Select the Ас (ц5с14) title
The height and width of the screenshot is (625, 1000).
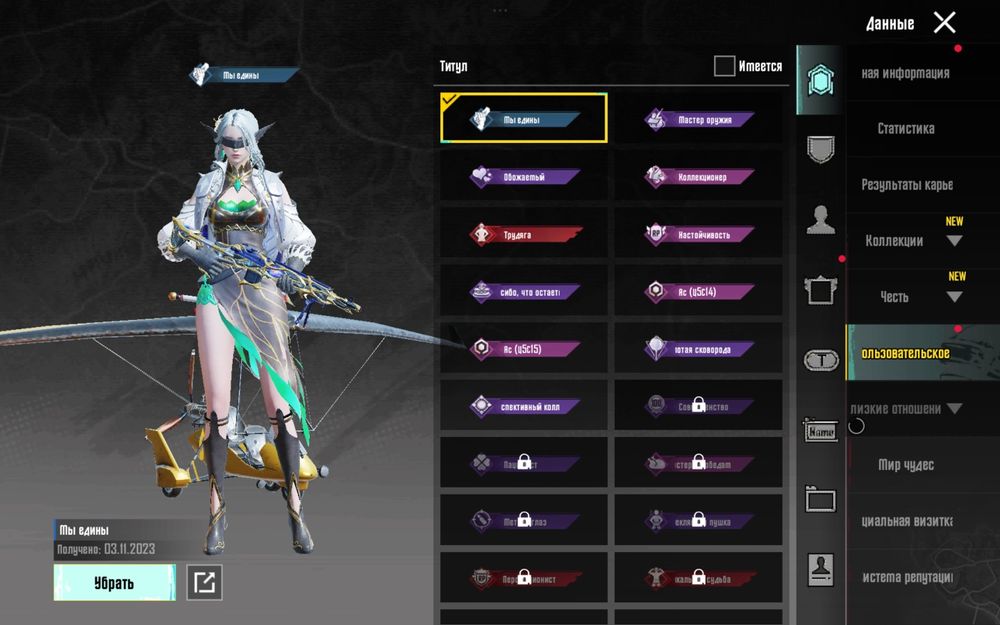click(x=699, y=292)
